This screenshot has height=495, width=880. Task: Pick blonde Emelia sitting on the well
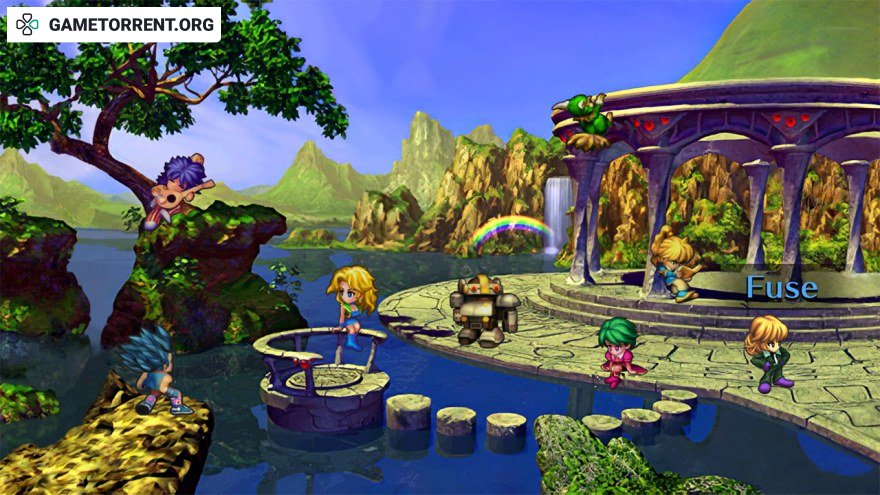[x=352, y=303]
